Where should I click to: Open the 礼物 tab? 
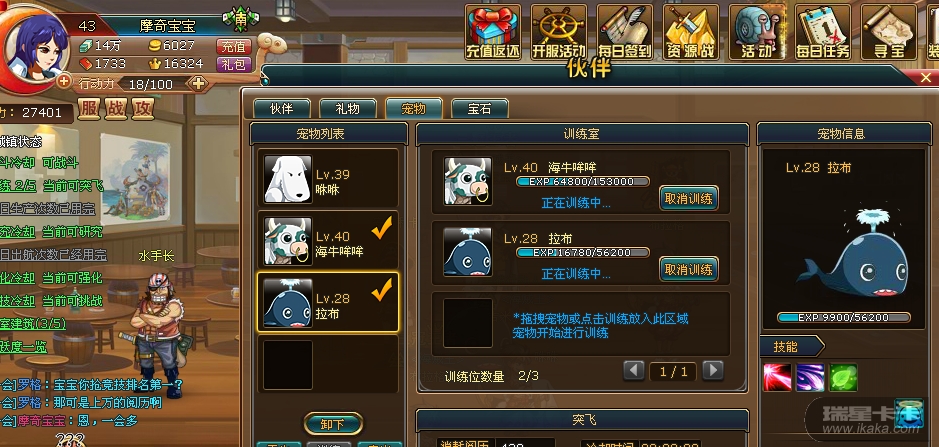tap(347, 109)
